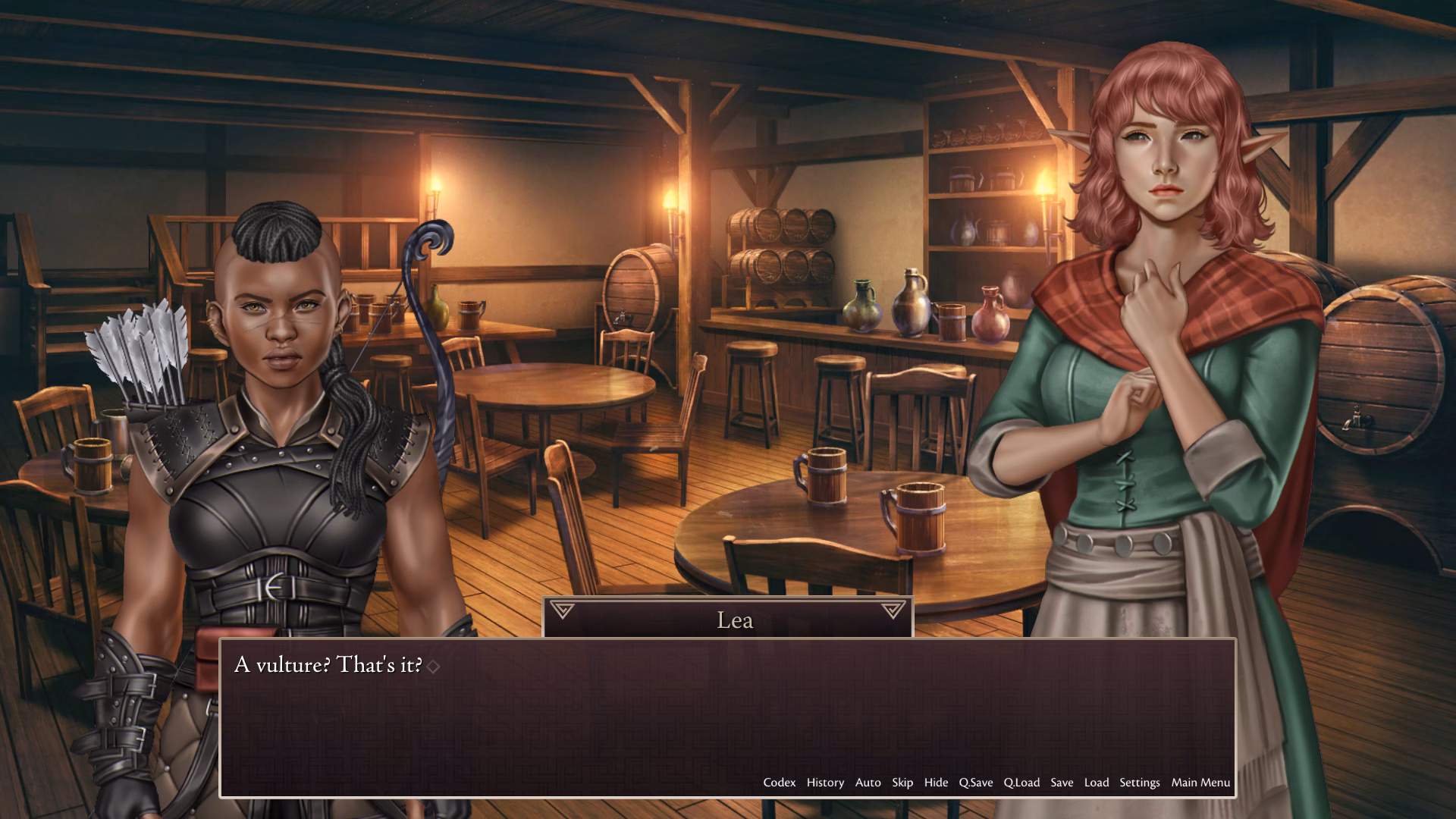Click the right triangle ornament on nameplate
This screenshot has height=819, width=1456.
[x=893, y=609]
